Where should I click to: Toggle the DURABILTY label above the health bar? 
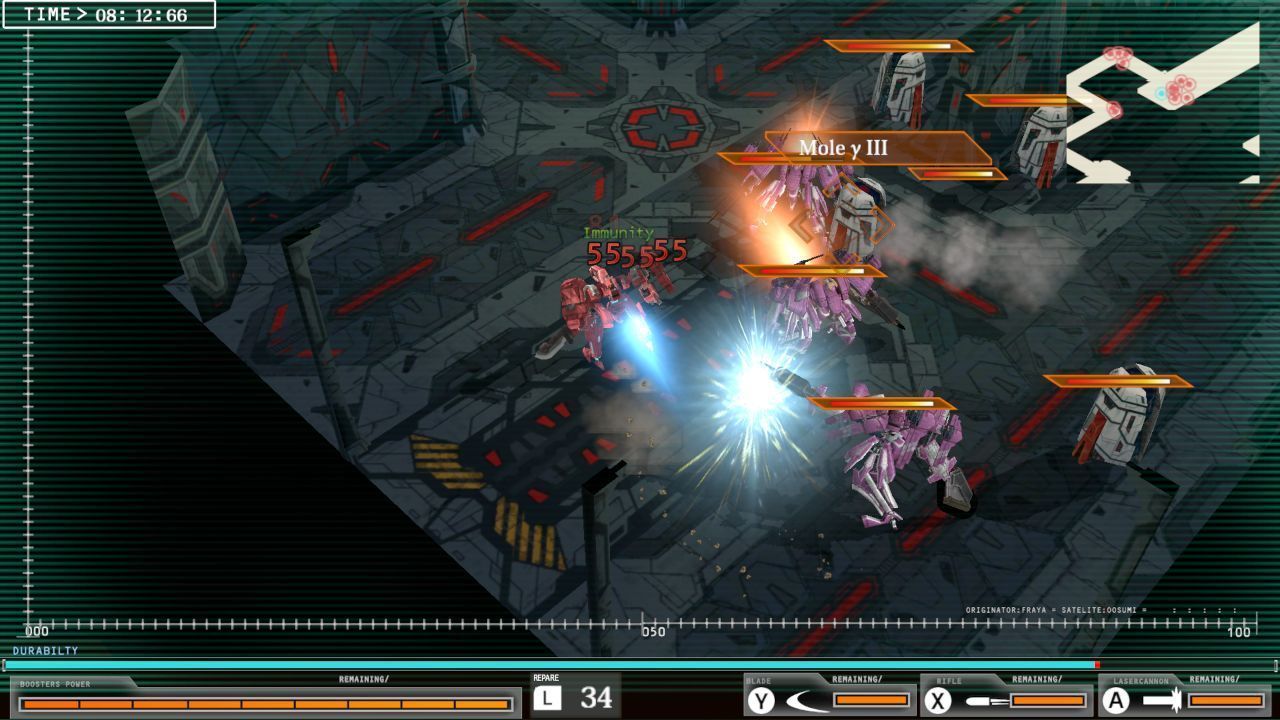[45, 648]
